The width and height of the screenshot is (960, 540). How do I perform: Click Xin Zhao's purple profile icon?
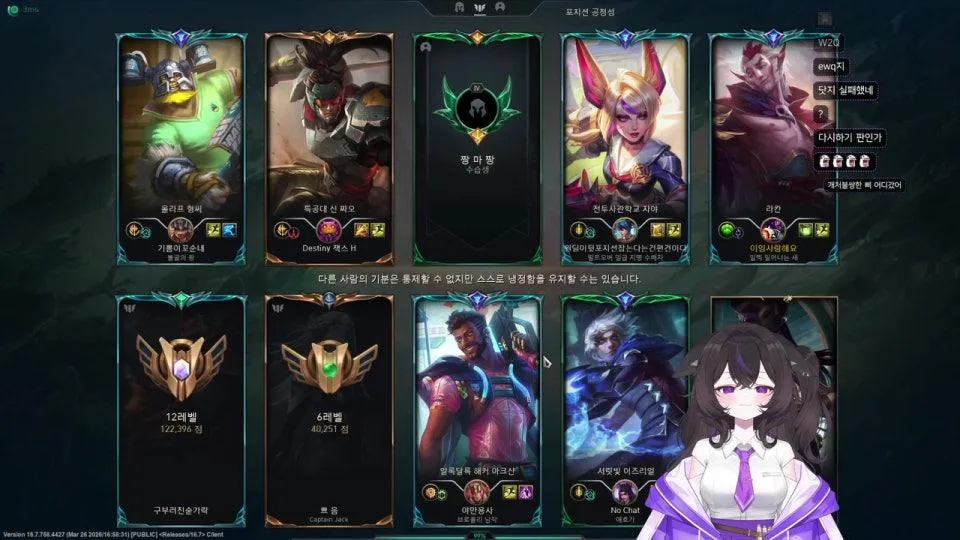coord(329,231)
